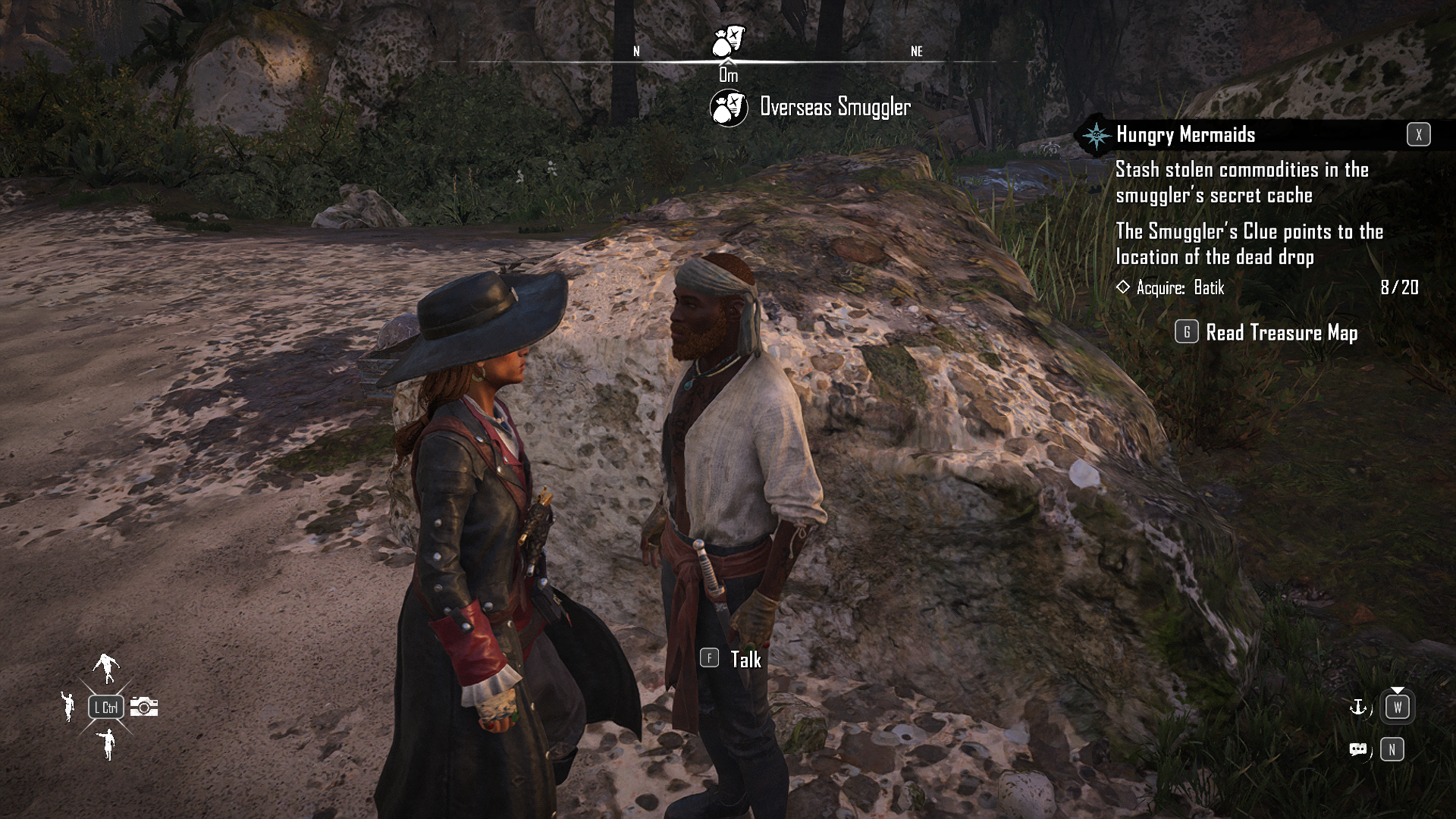Image resolution: width=1456 pixels, height=819 pixels.
Task: Open chat with the speech bubble icon
Action: click(1358, 750)
